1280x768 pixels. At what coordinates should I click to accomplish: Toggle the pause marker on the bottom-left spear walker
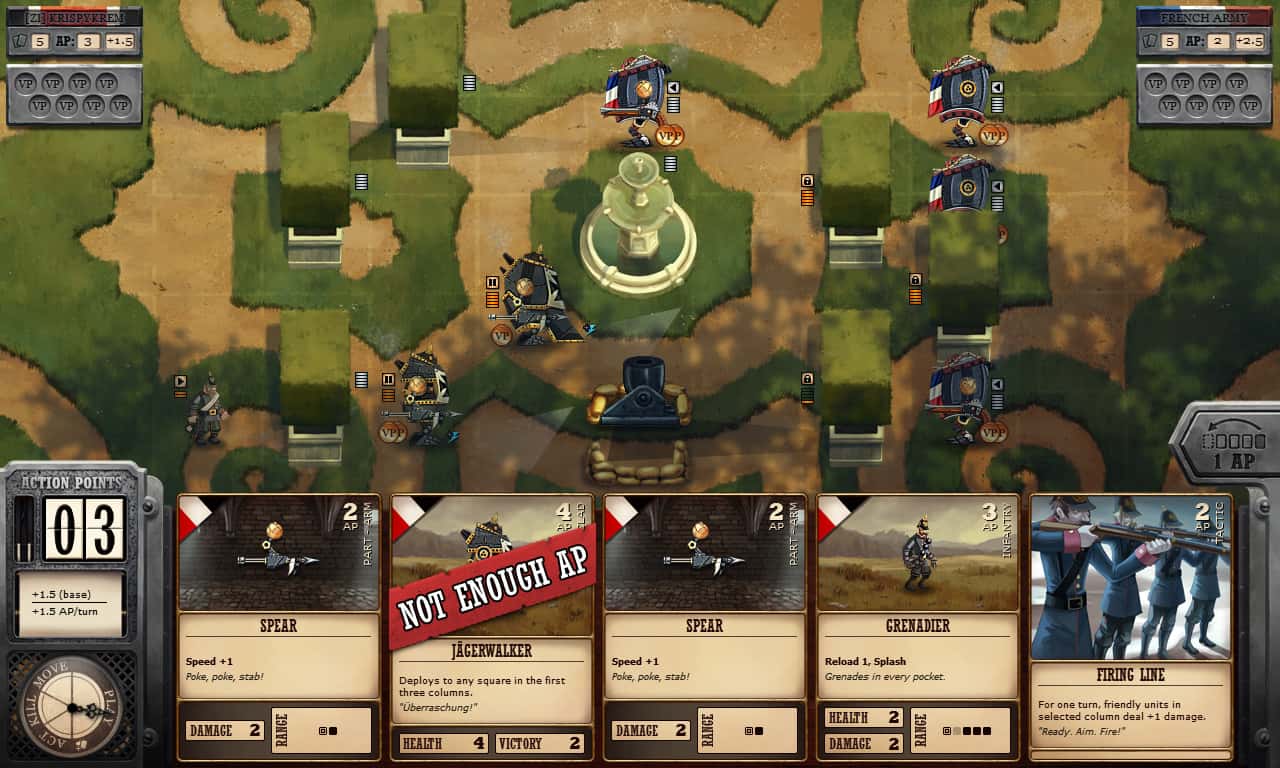[x=388, y=380]
